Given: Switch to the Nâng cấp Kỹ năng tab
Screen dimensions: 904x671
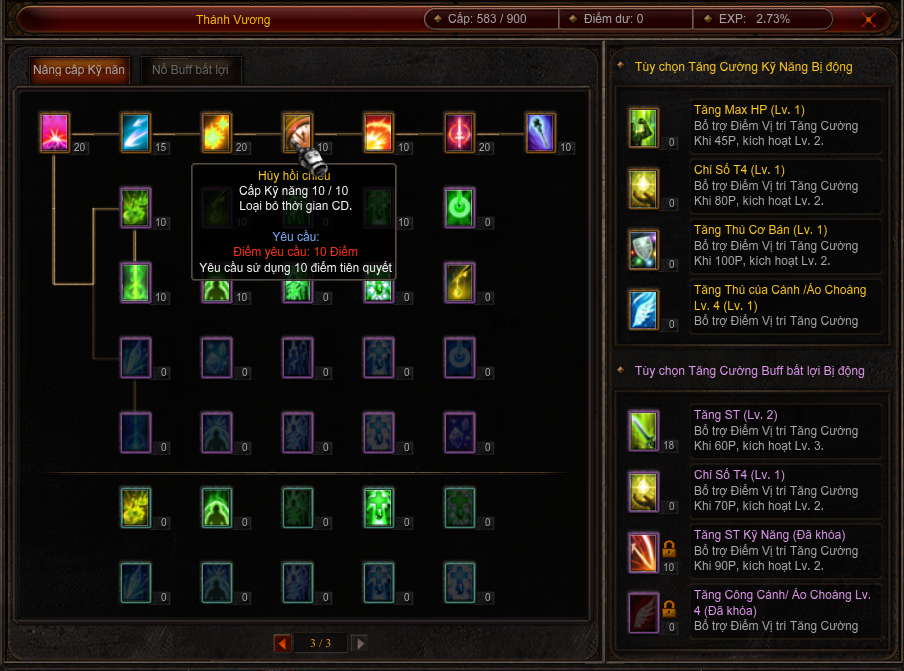Looking at the screenshot, I should 79,70.
